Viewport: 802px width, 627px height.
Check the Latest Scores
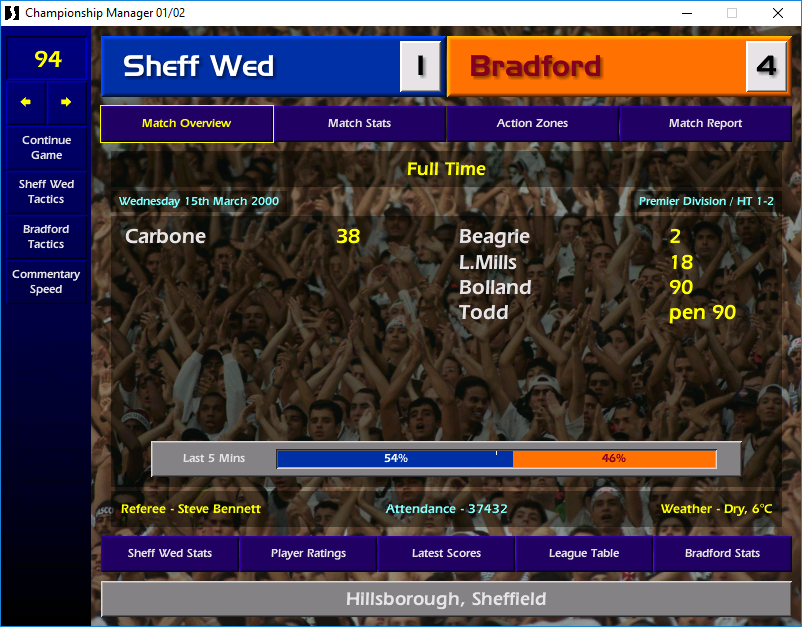point(446,553)
